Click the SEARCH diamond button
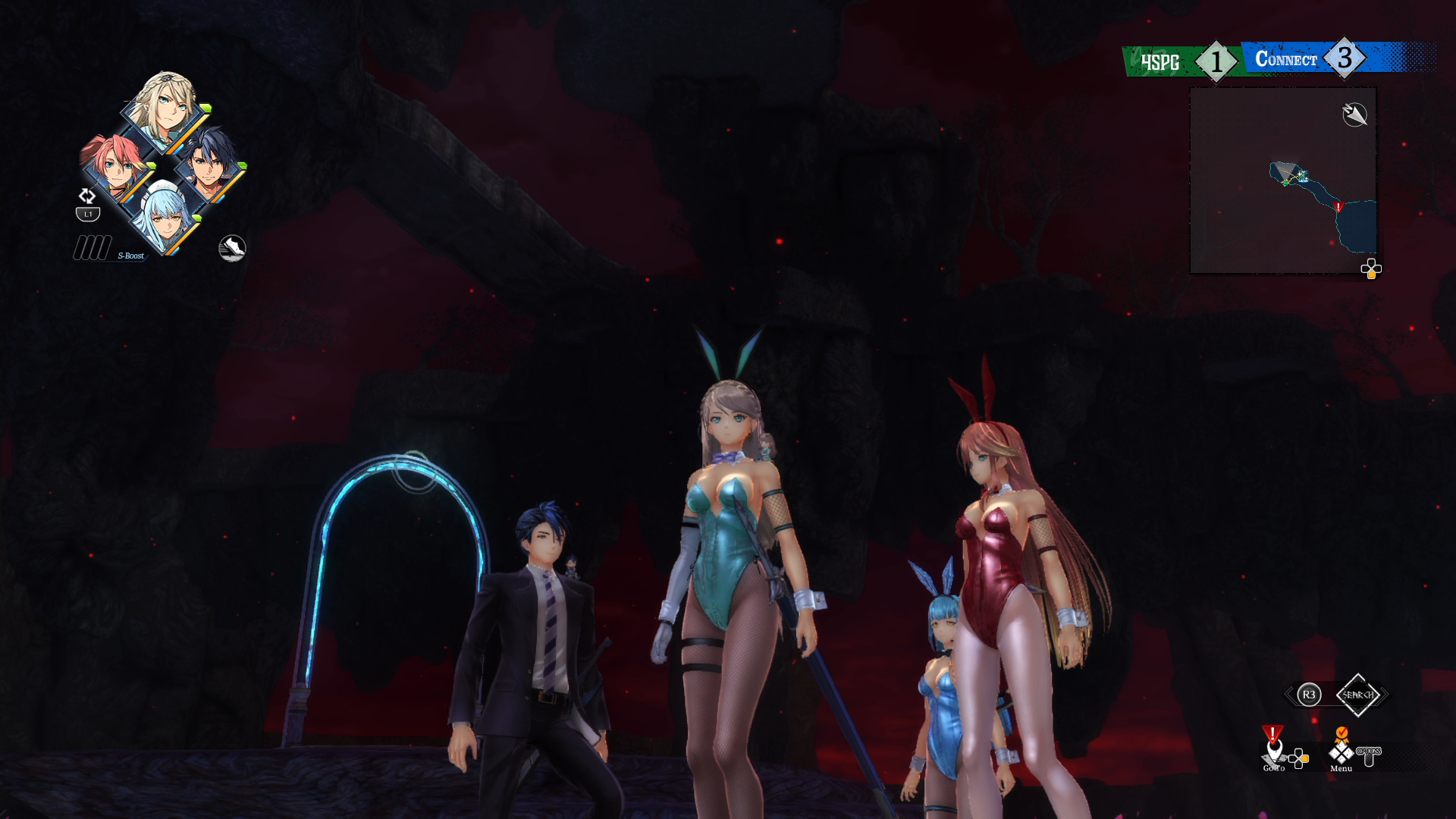 pyautogui.click(x=1358, y=695)
